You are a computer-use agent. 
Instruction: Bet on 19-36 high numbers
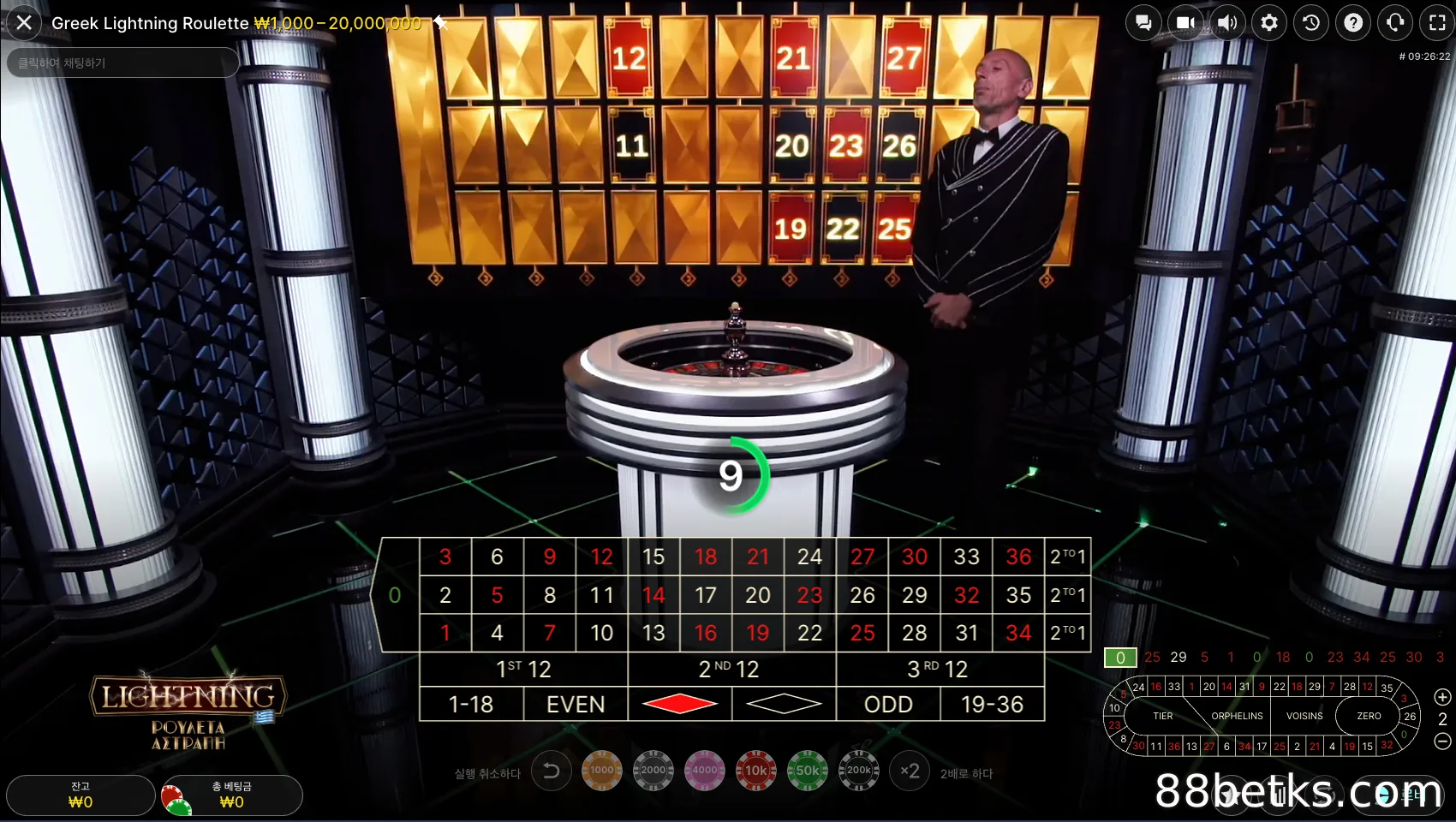tap(992, 704)
